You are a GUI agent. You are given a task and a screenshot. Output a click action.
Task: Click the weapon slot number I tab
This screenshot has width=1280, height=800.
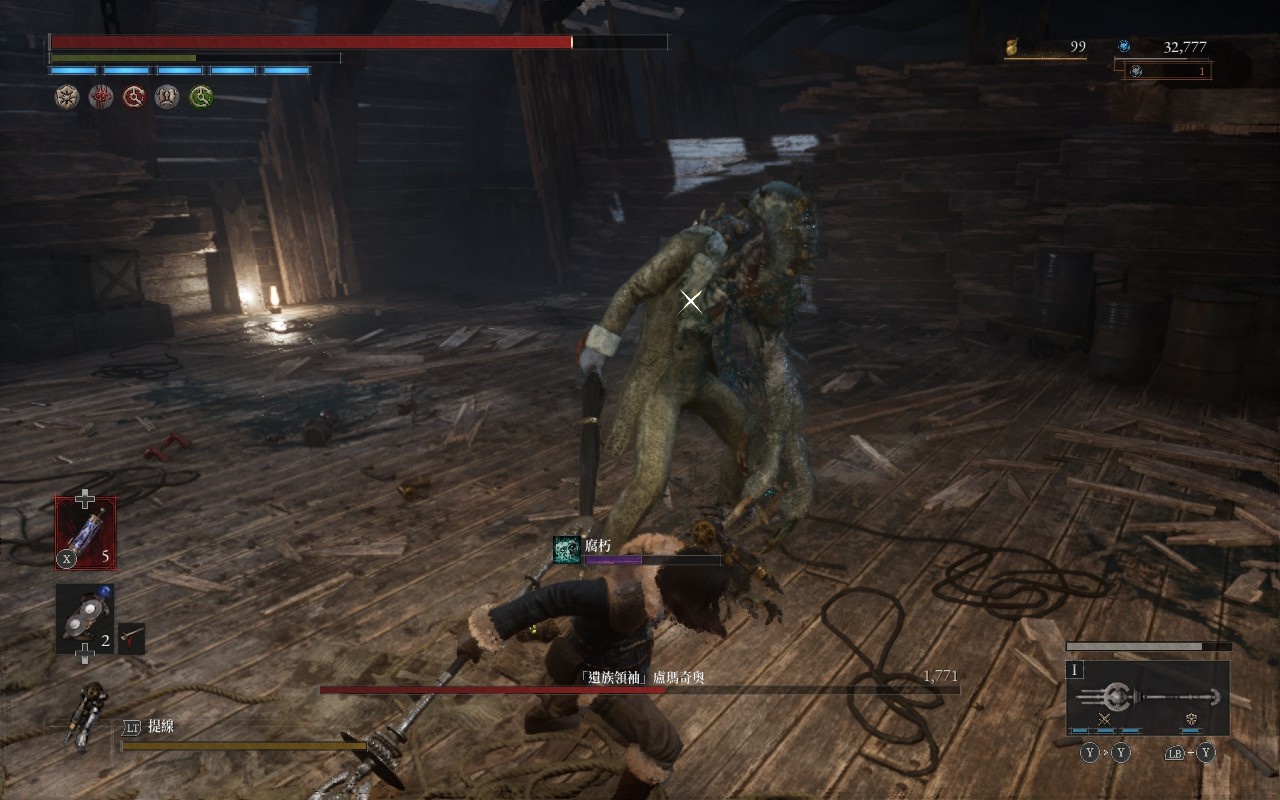click(1075, 670)
